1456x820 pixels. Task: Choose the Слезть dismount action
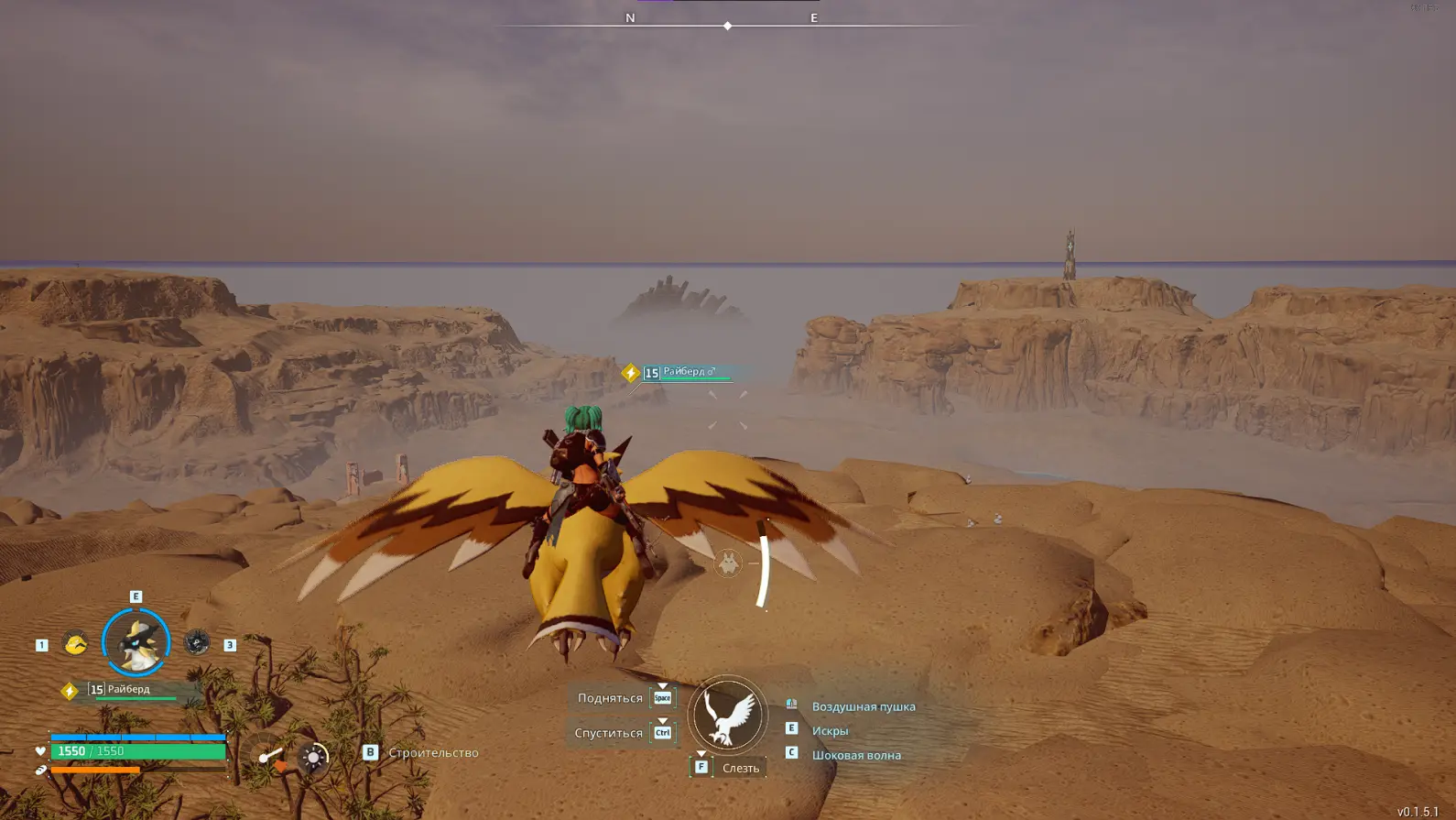pyautogui.click(x=740, y=768)
